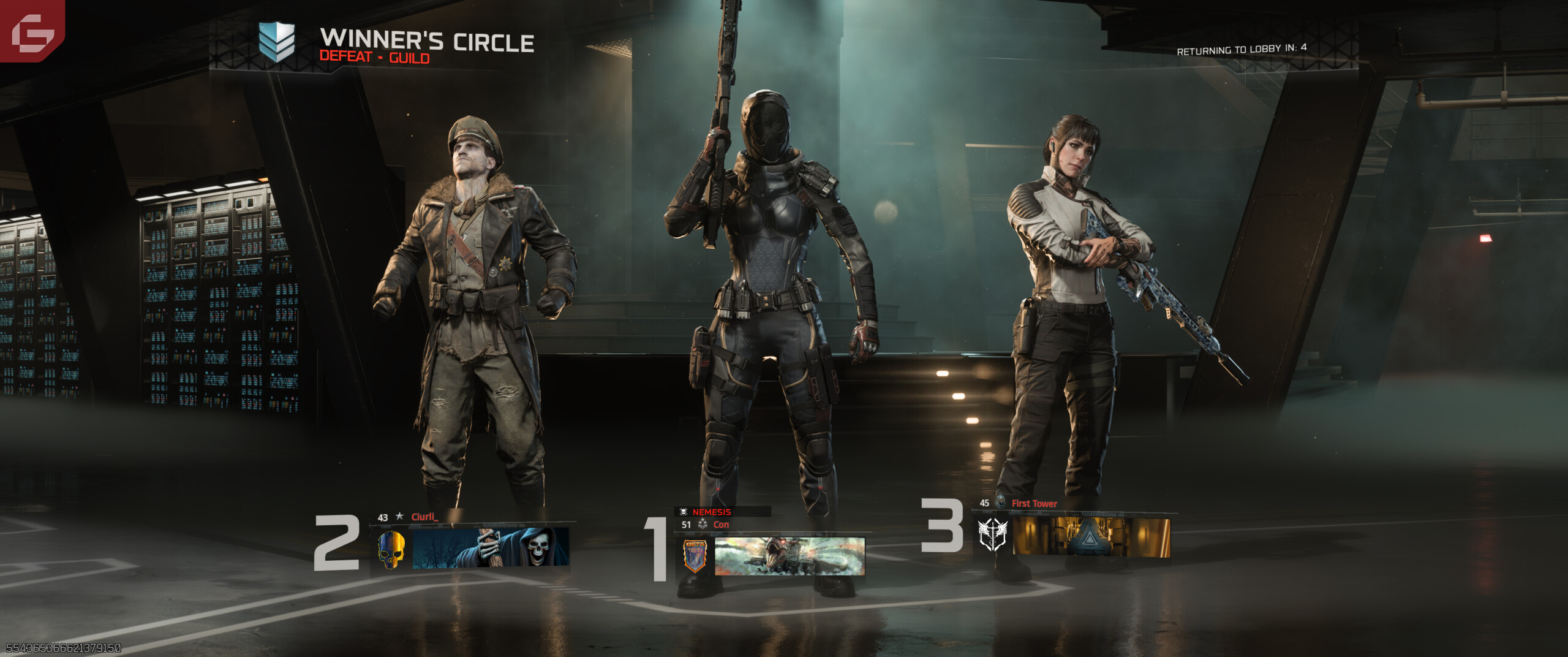This screenshot has height=657, width=1568.
Task: Click the red G overlay logo
Action: tap(32, 31)
